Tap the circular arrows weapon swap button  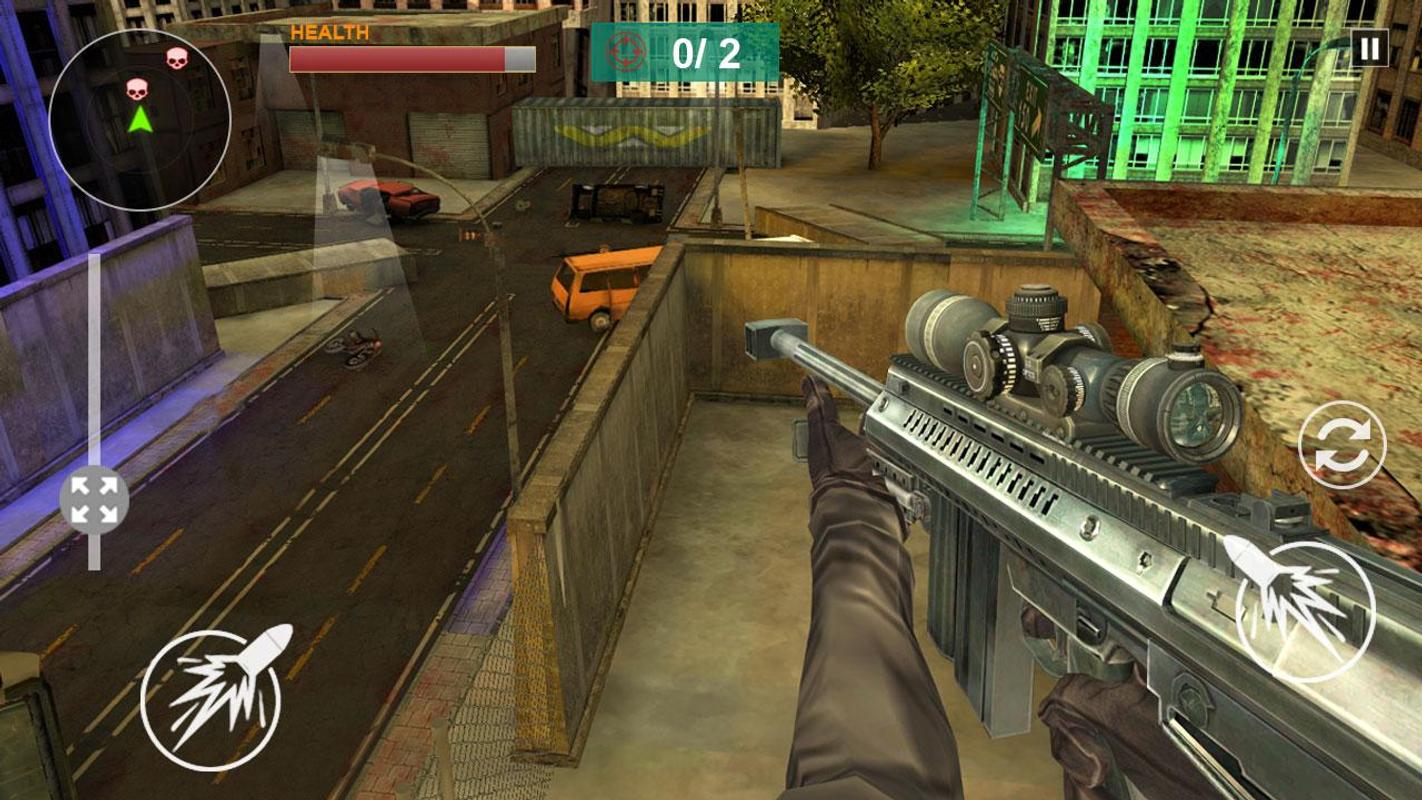click(1342, 445)
